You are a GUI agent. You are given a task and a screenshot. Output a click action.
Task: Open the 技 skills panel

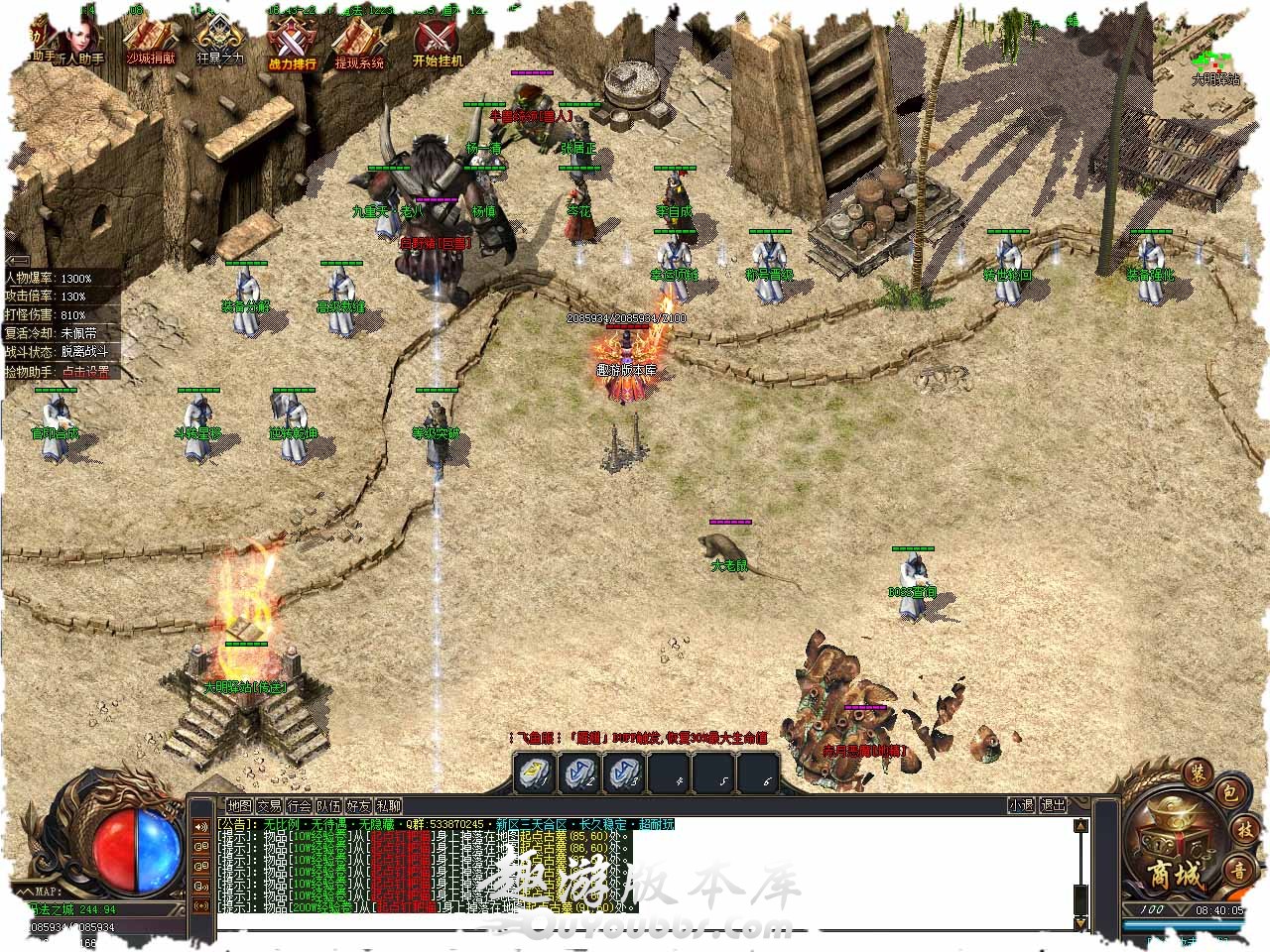[x=1244, y=831]
